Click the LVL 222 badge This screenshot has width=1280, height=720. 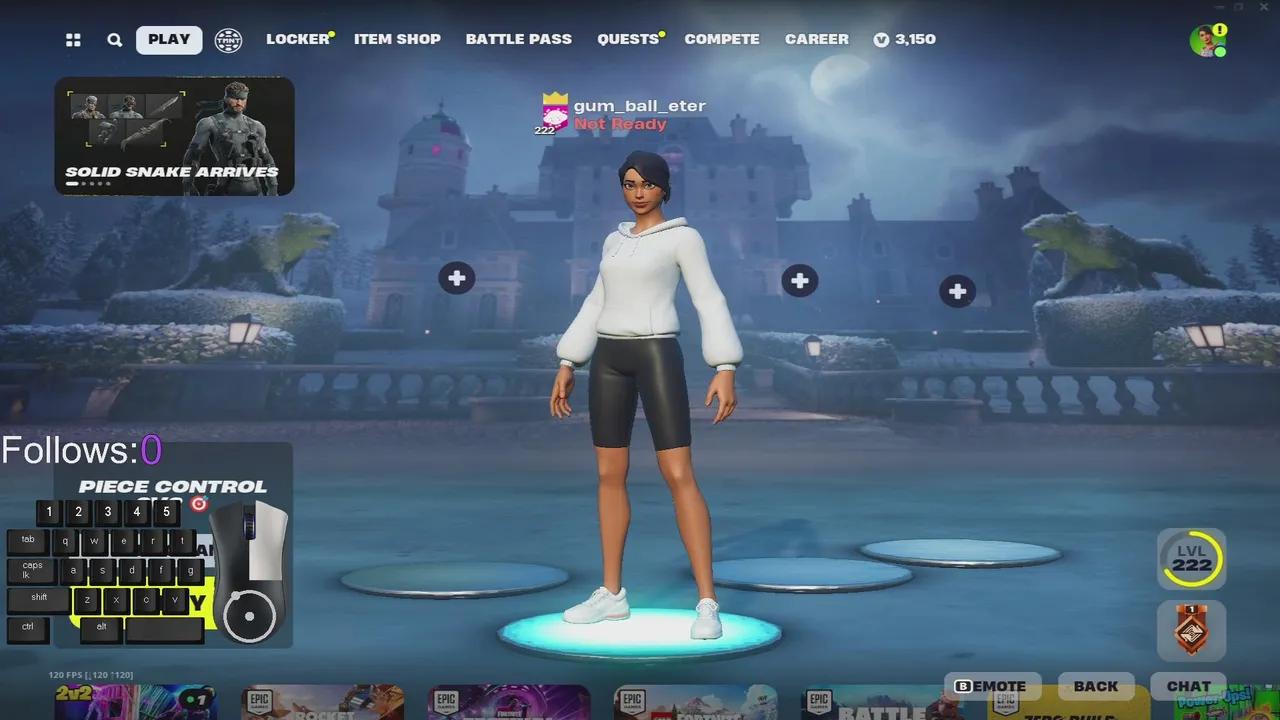coord(1190,560)
